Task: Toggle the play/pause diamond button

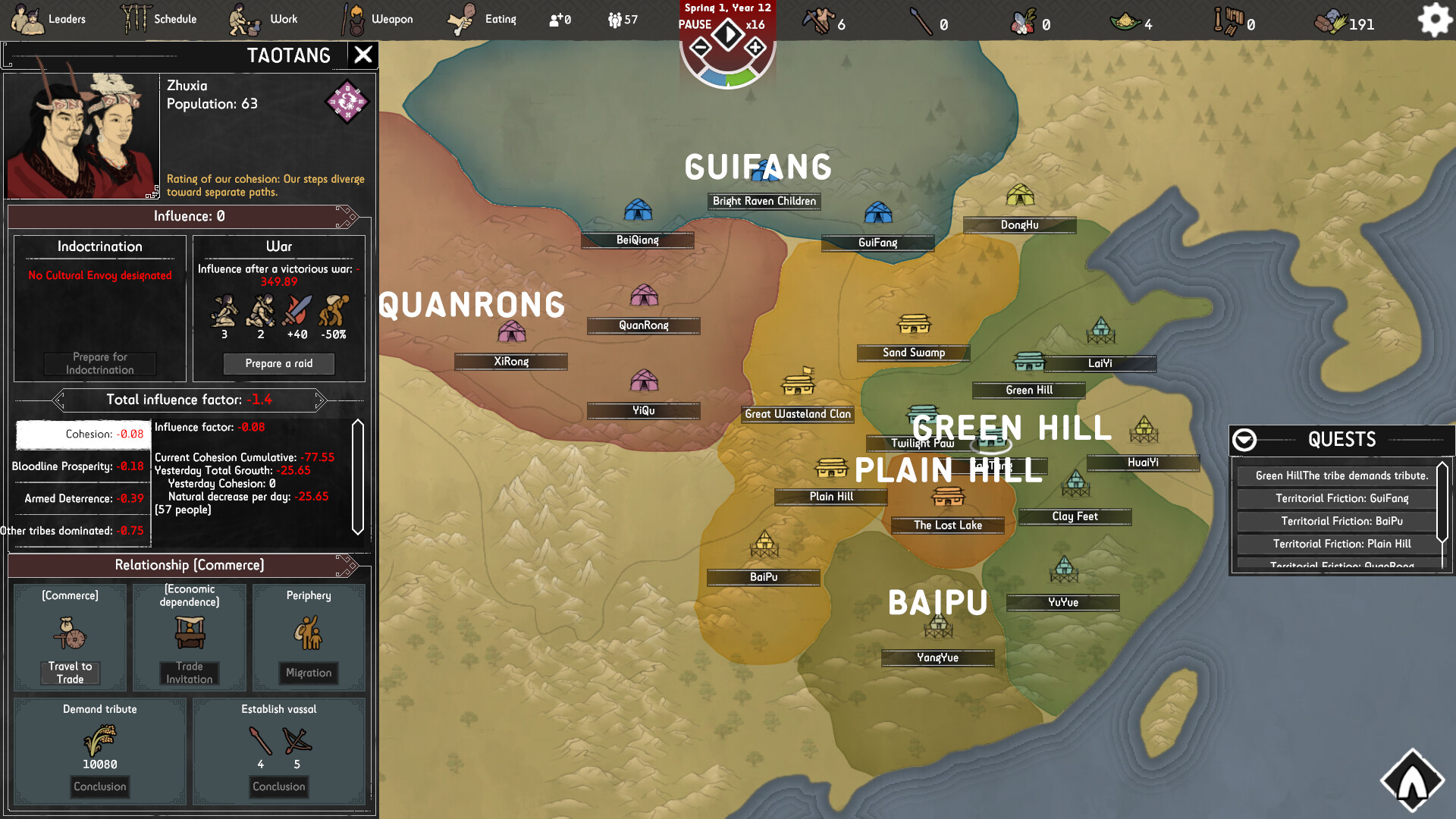Action: [x=728, y=34]
